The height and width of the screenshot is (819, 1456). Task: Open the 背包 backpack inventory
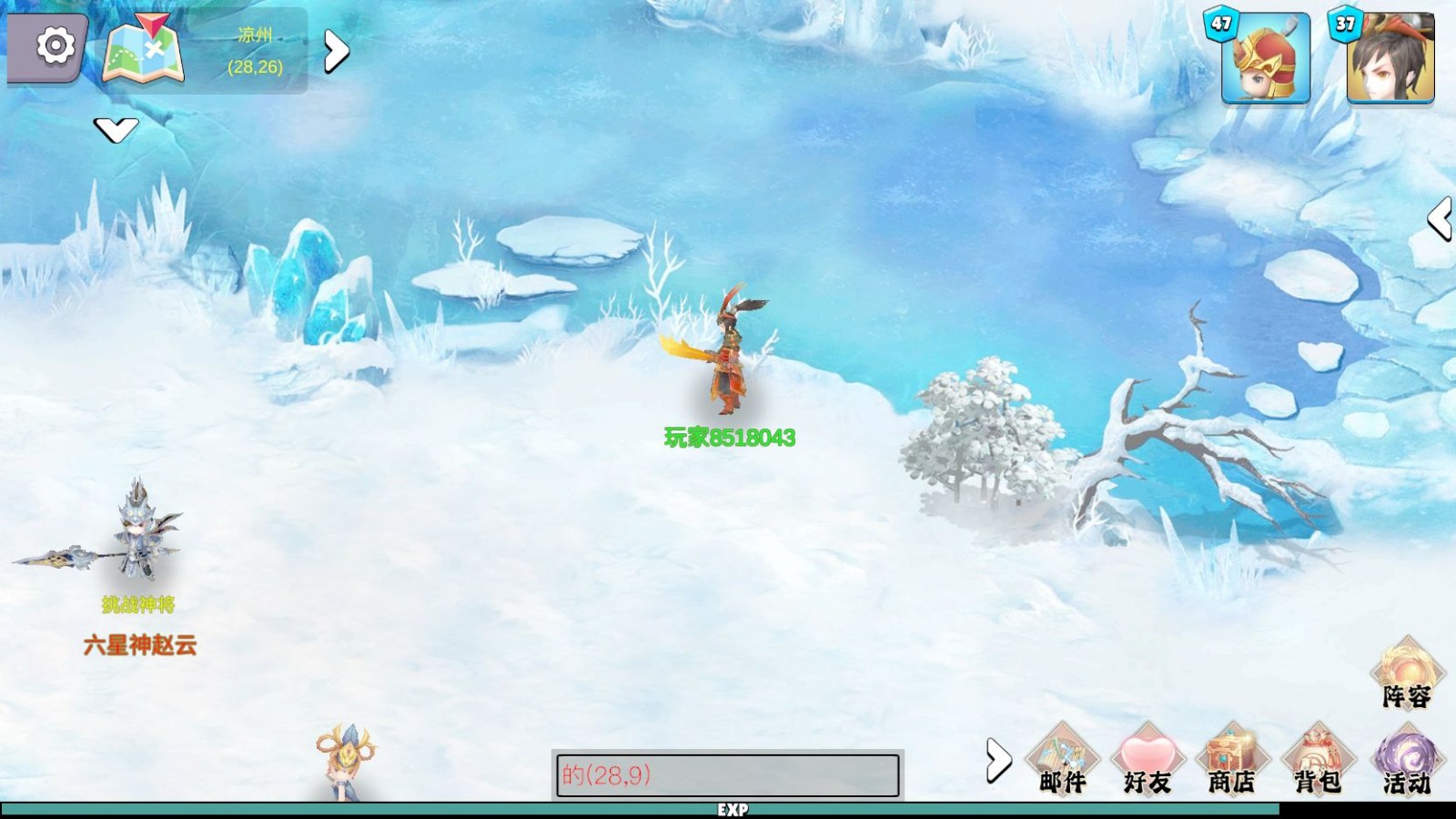point(1318,760)
